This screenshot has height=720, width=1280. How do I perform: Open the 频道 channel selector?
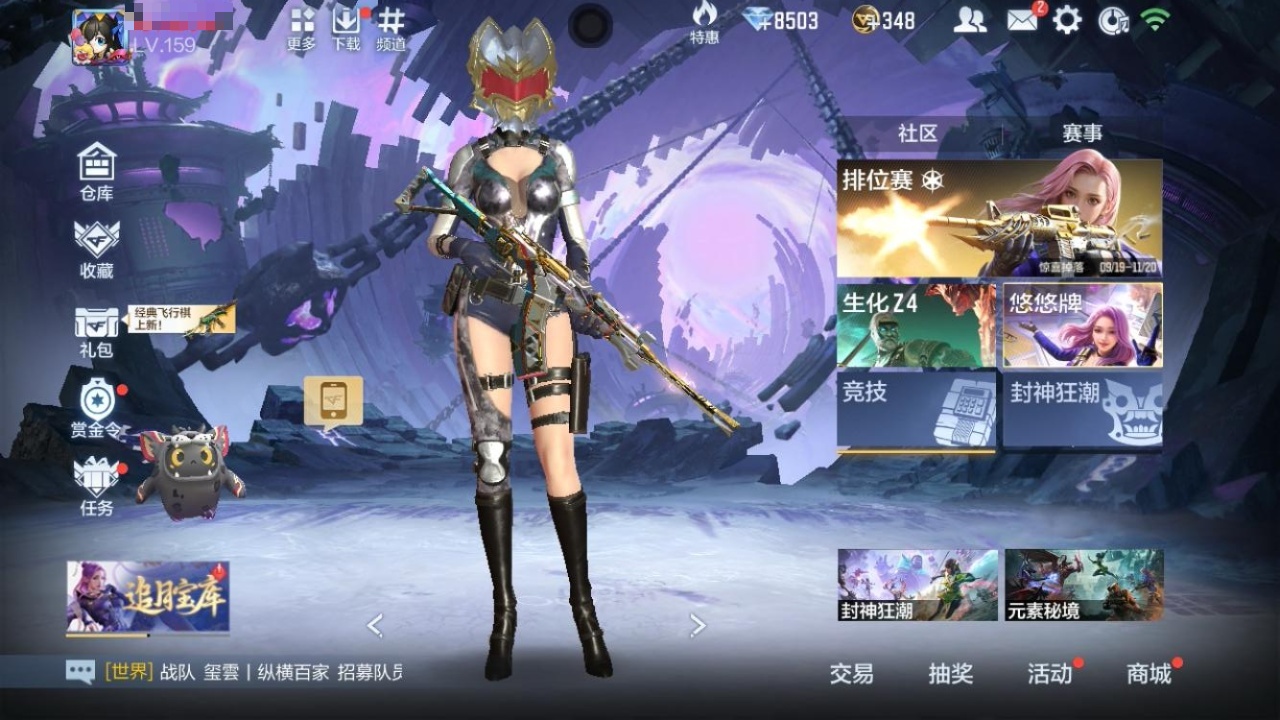(x=391, y=29)
